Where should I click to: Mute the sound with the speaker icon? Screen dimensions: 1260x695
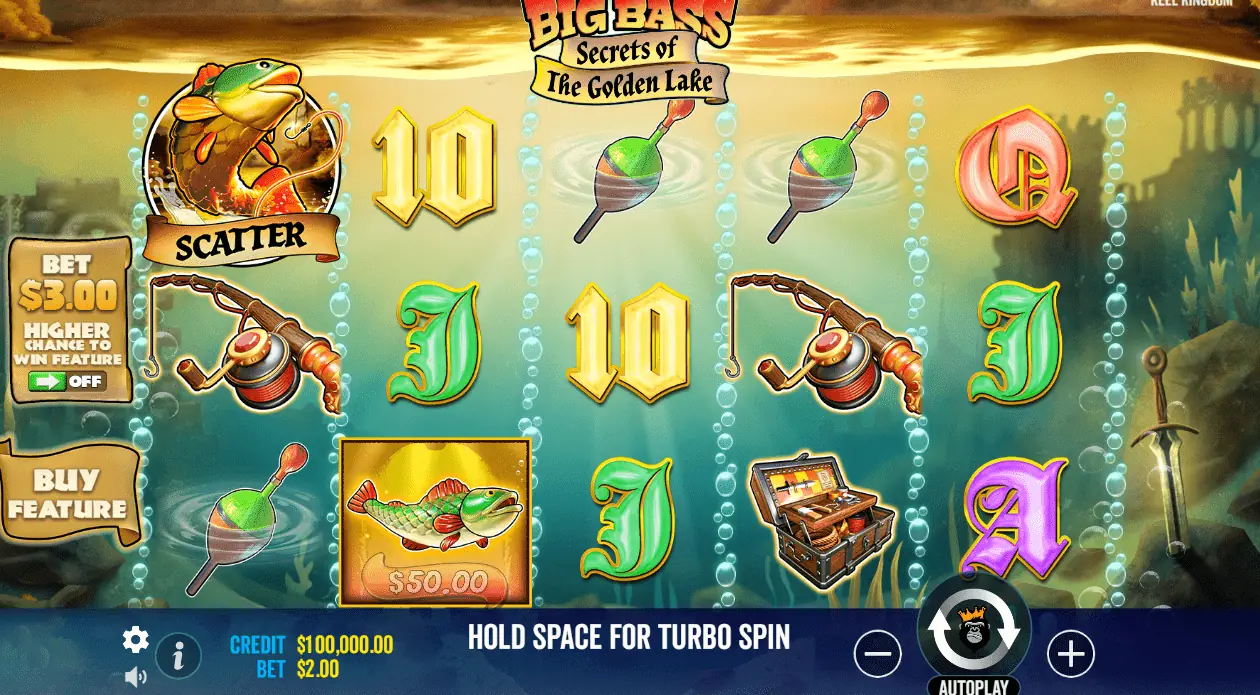(136, 678)
